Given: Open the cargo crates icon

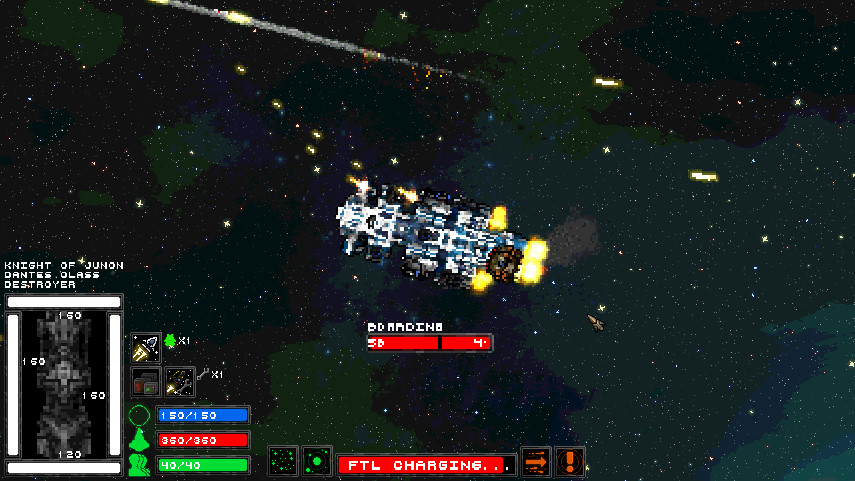Looking at the screenshot, I should [x=146, y=382].
